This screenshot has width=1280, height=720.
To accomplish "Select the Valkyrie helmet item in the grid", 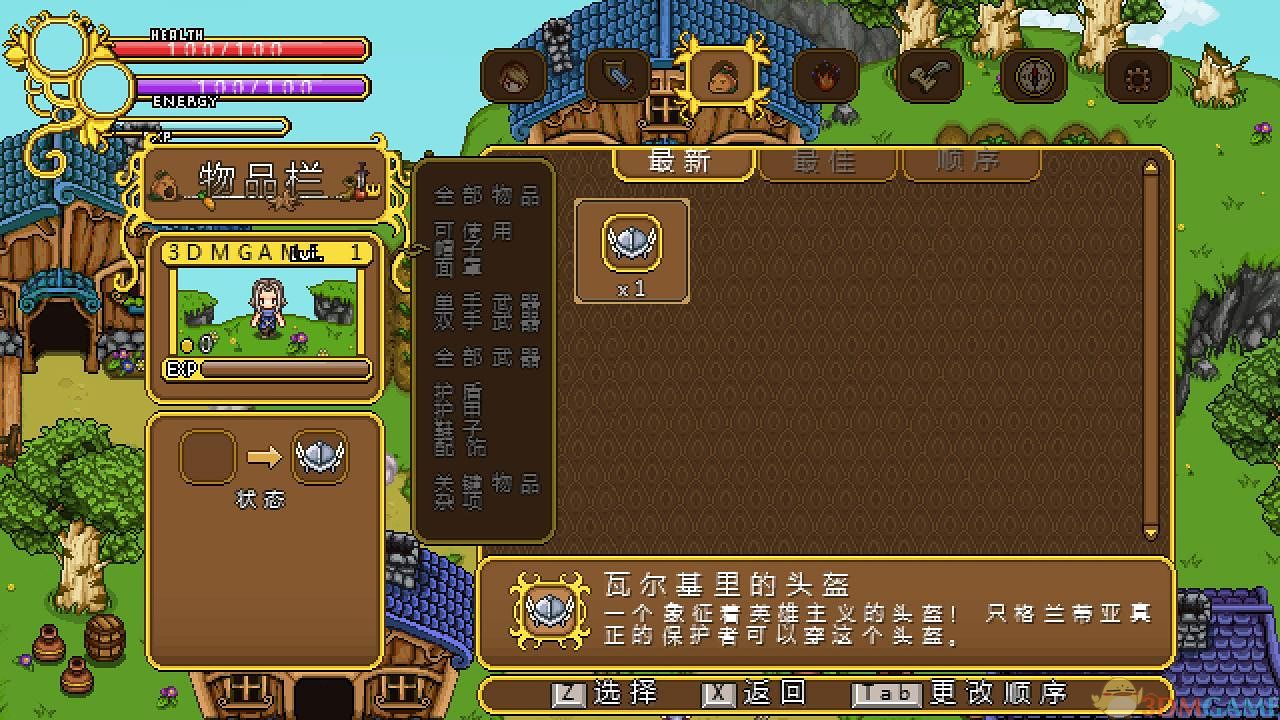I will 631,244.
